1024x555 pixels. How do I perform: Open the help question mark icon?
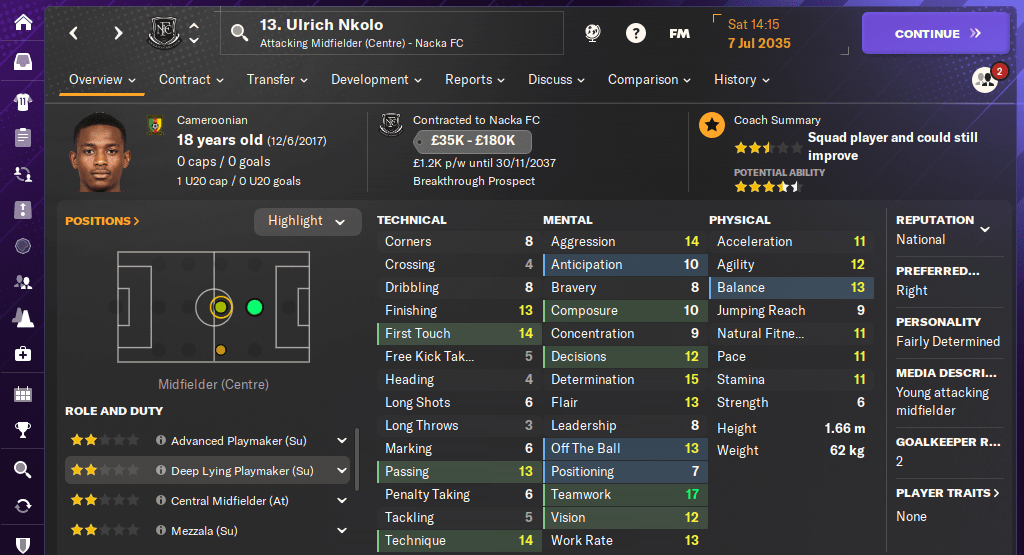[635, 33]
